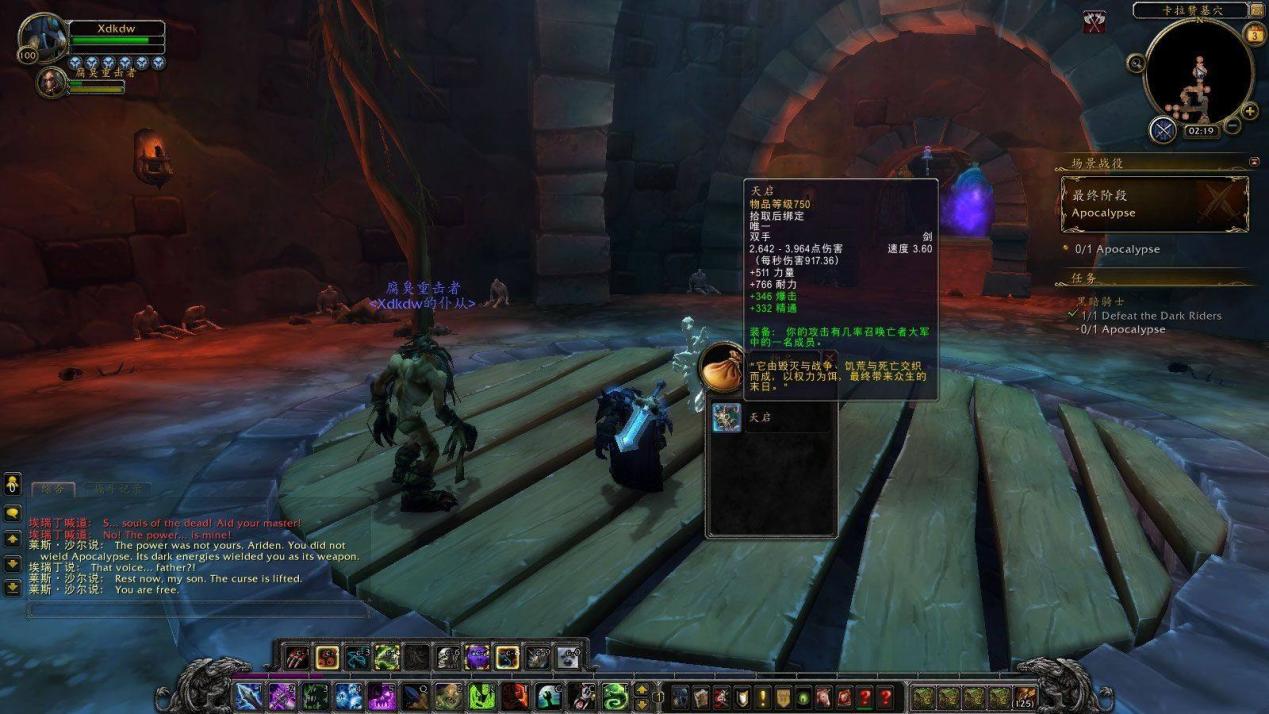Screen dimensions: 1269x714
Task: Select the ghoul pet portrait
Action: coord(50,81)
